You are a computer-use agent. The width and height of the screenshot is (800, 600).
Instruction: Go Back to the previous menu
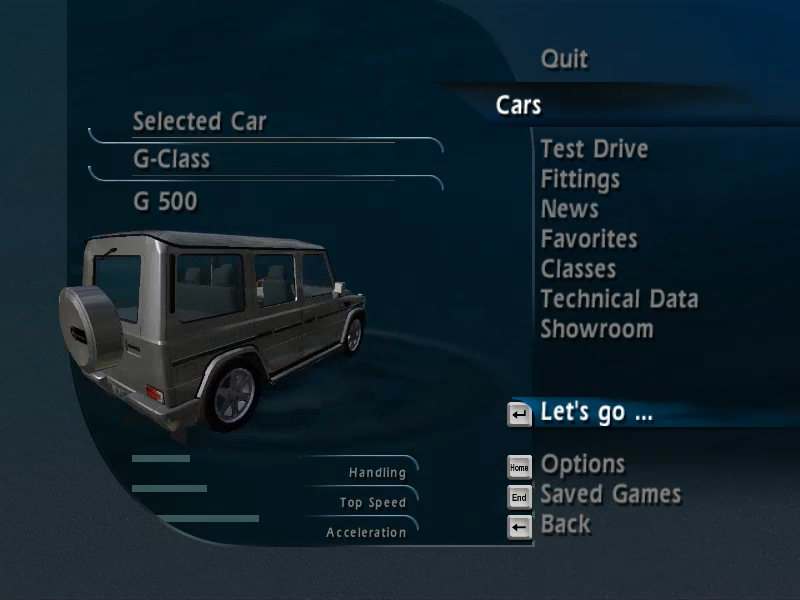pos(565,524)
